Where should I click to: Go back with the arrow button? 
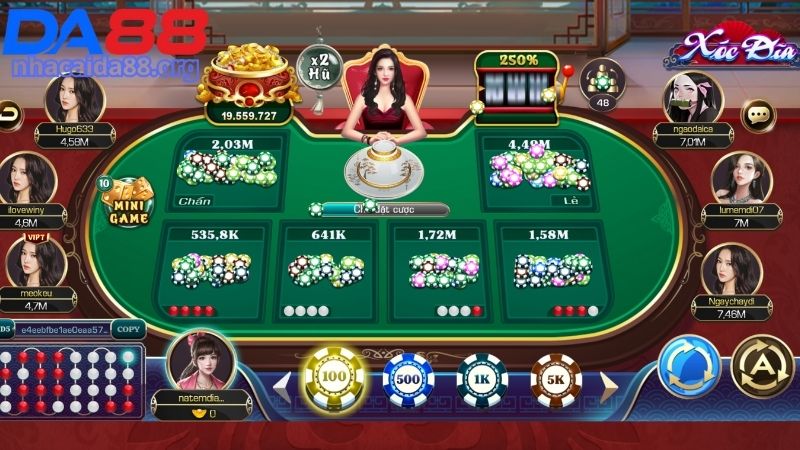[x=10, y=115]
